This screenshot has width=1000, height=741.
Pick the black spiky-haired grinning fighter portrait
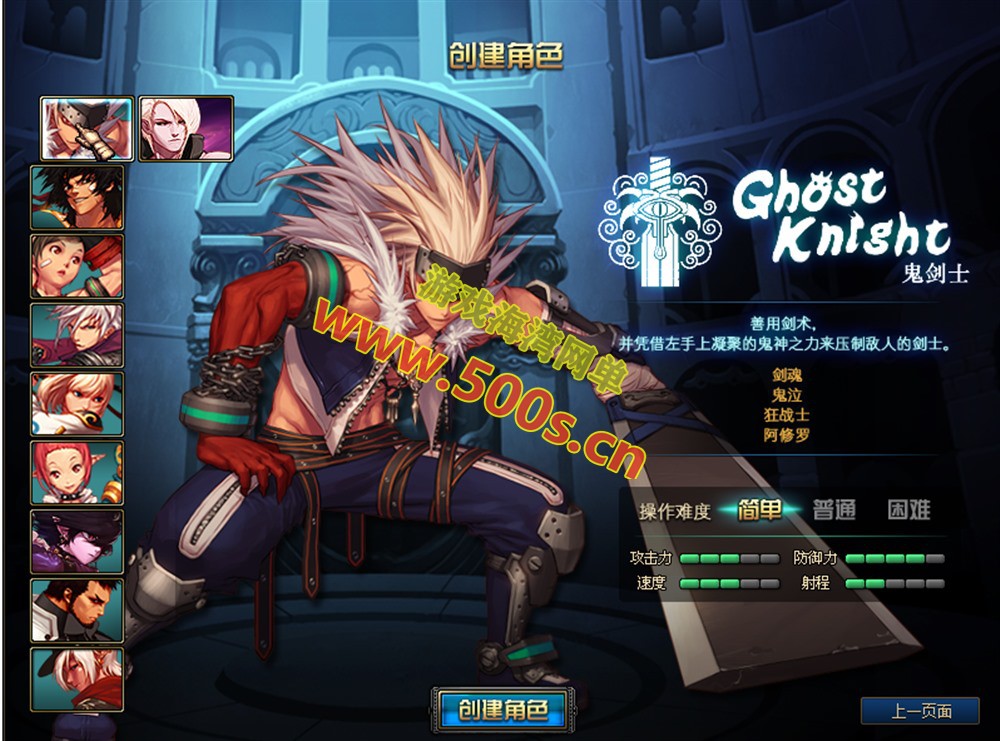(77, 197)
